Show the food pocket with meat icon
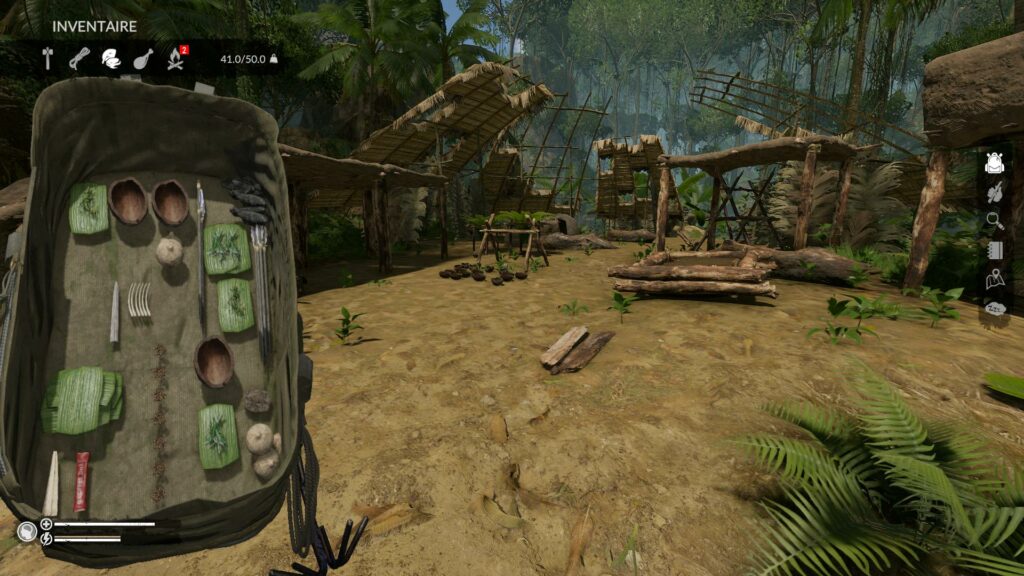Screen dimensions: 1024x576 [x=143, y=58]
